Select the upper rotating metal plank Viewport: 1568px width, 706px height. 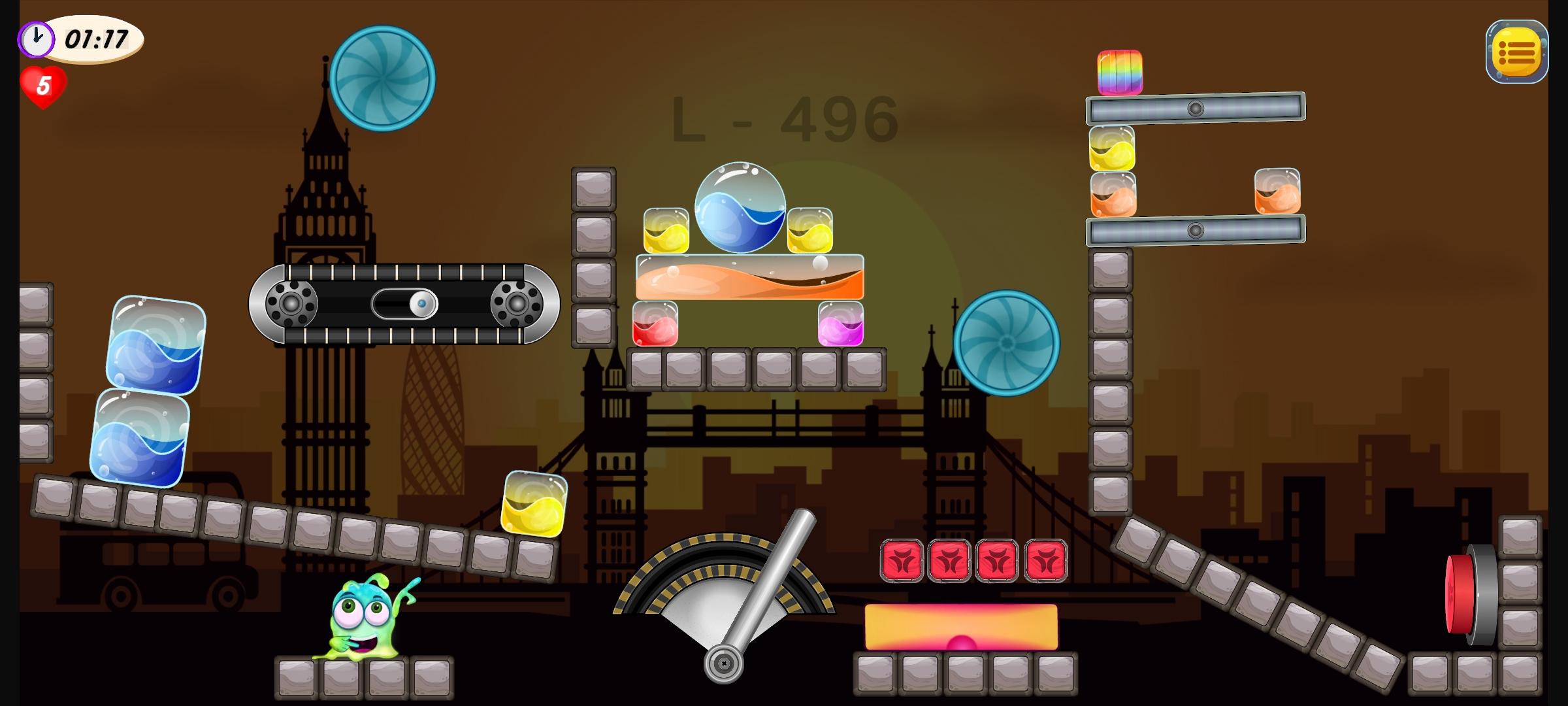coord(1196,109)
